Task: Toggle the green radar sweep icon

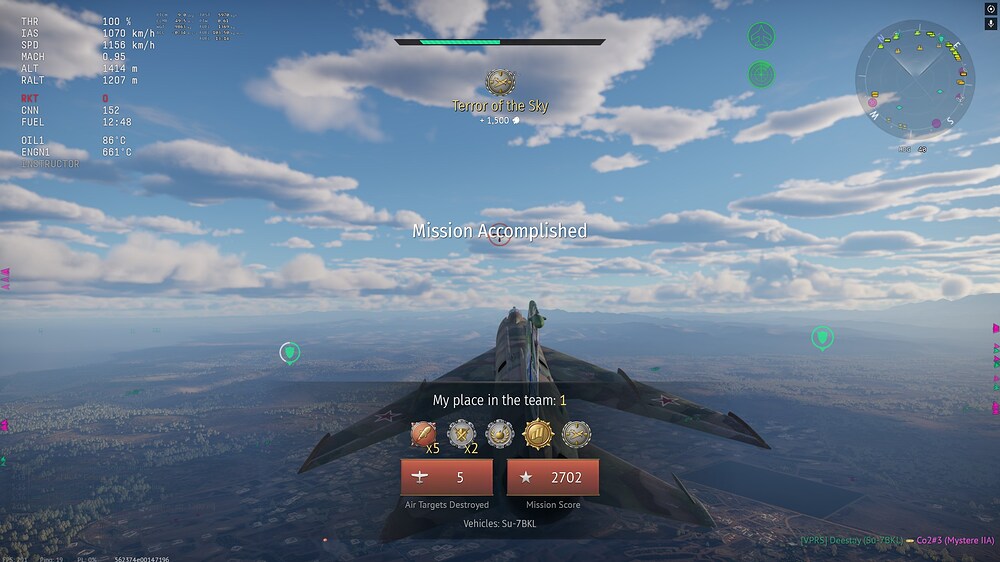Action: [762, 74]
